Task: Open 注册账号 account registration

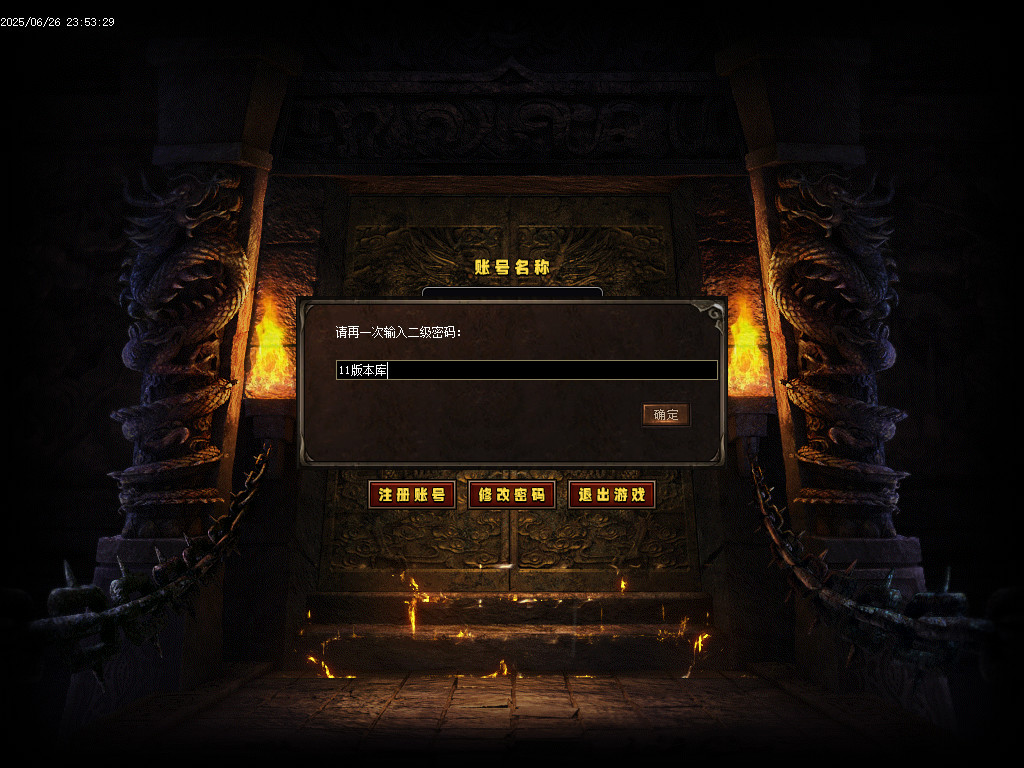Action: tap(412, 494)
